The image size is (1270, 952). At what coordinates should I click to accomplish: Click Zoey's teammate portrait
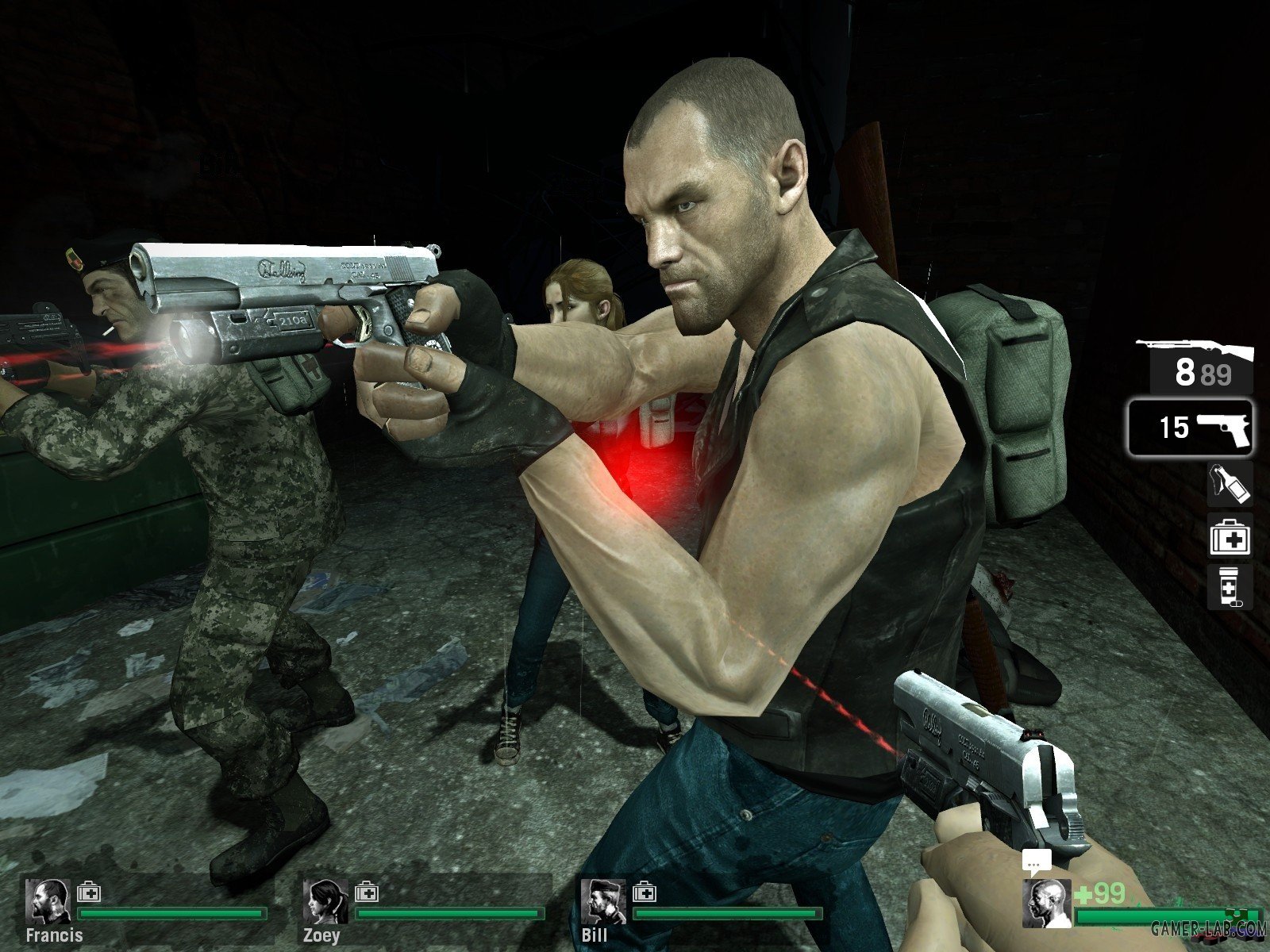[326, 901]
